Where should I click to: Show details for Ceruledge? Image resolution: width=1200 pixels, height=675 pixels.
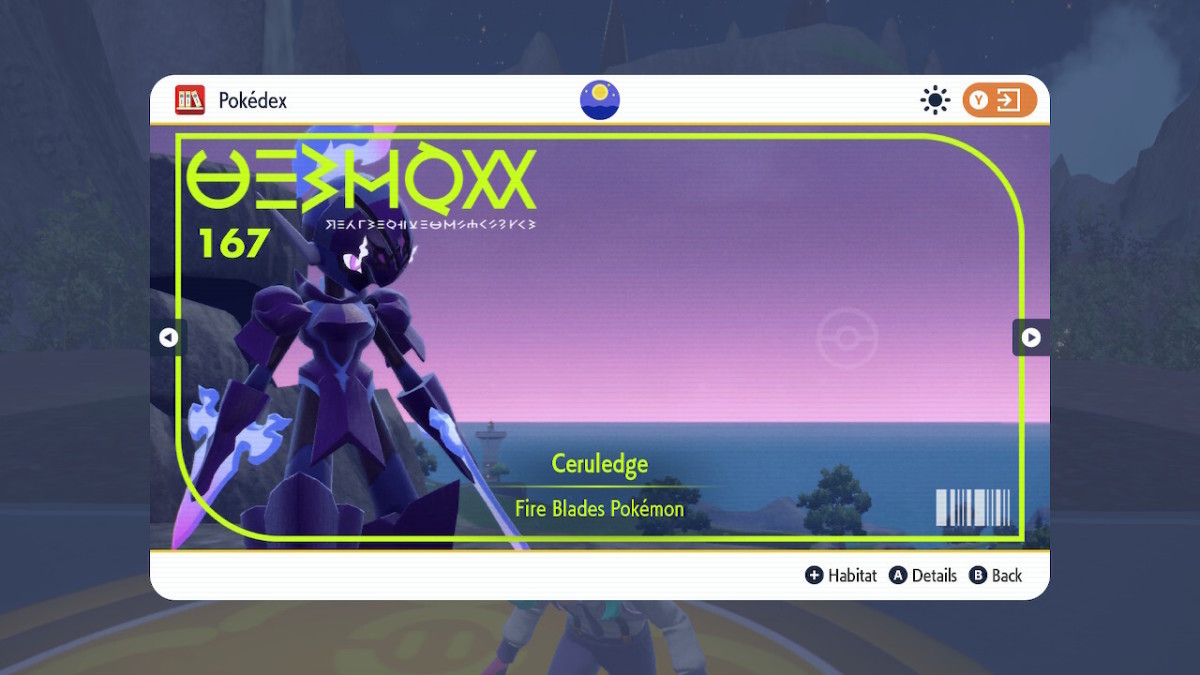tap(923, 575)
